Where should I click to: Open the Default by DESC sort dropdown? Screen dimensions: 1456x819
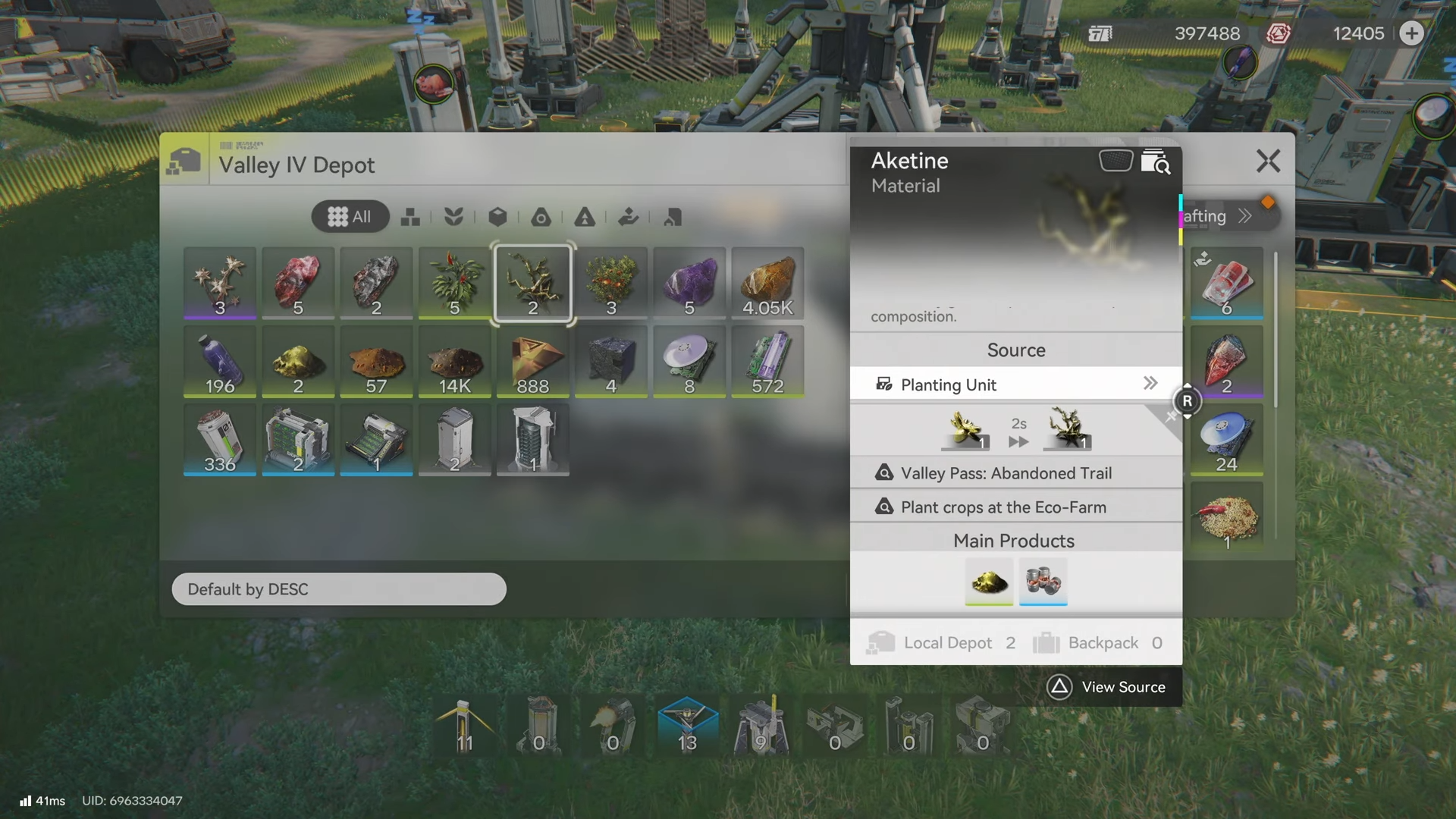coord(339,589)
